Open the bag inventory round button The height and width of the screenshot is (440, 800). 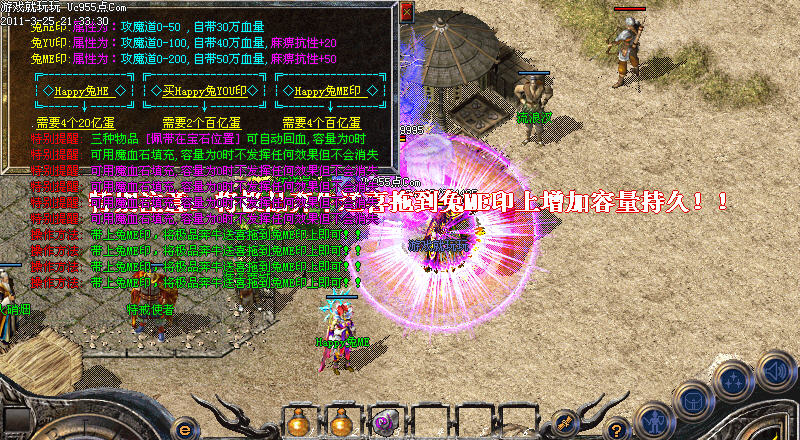pyautogui.click(x=694, y=402)
